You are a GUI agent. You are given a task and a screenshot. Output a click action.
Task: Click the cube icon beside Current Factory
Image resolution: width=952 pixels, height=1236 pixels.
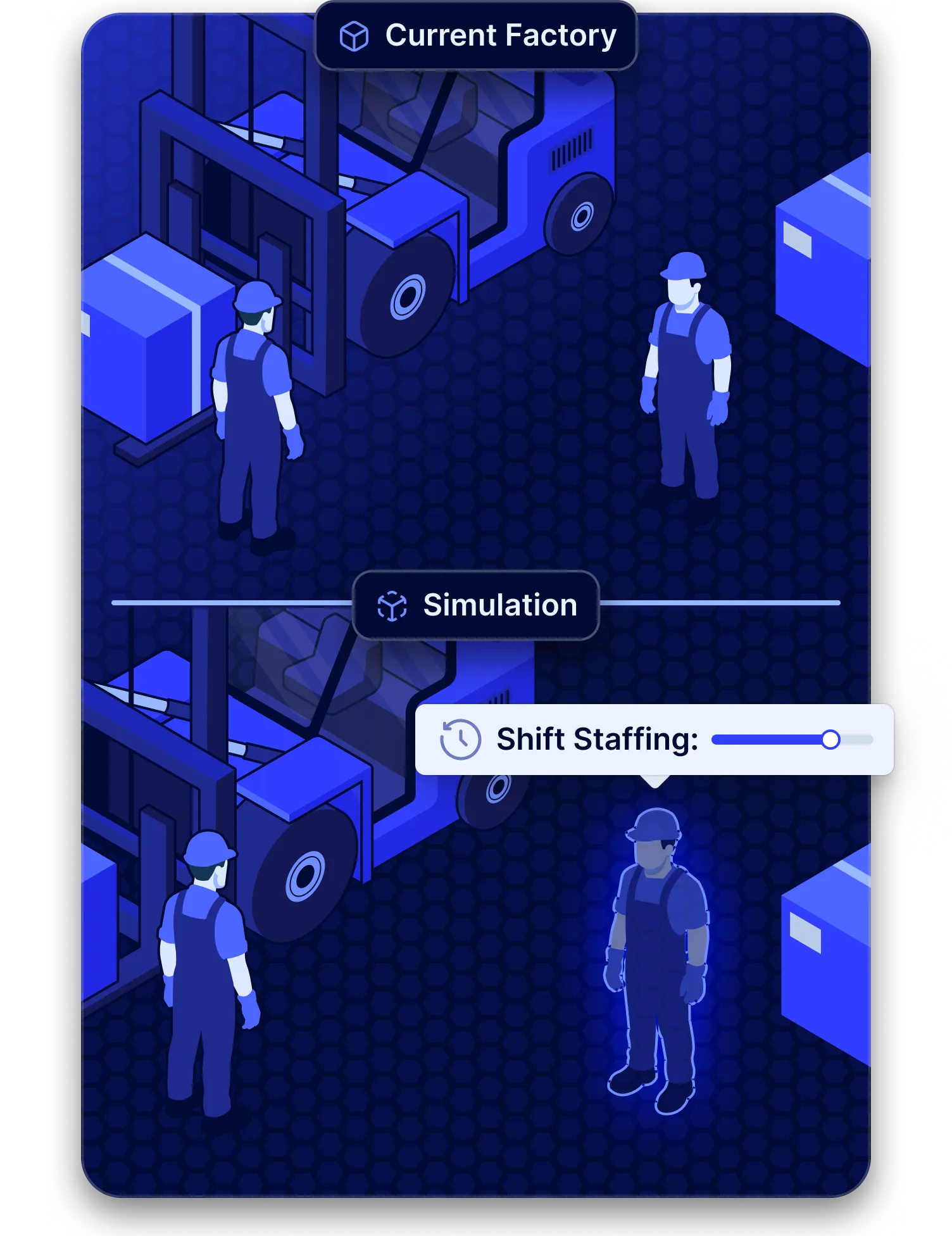tap(356, 36)
